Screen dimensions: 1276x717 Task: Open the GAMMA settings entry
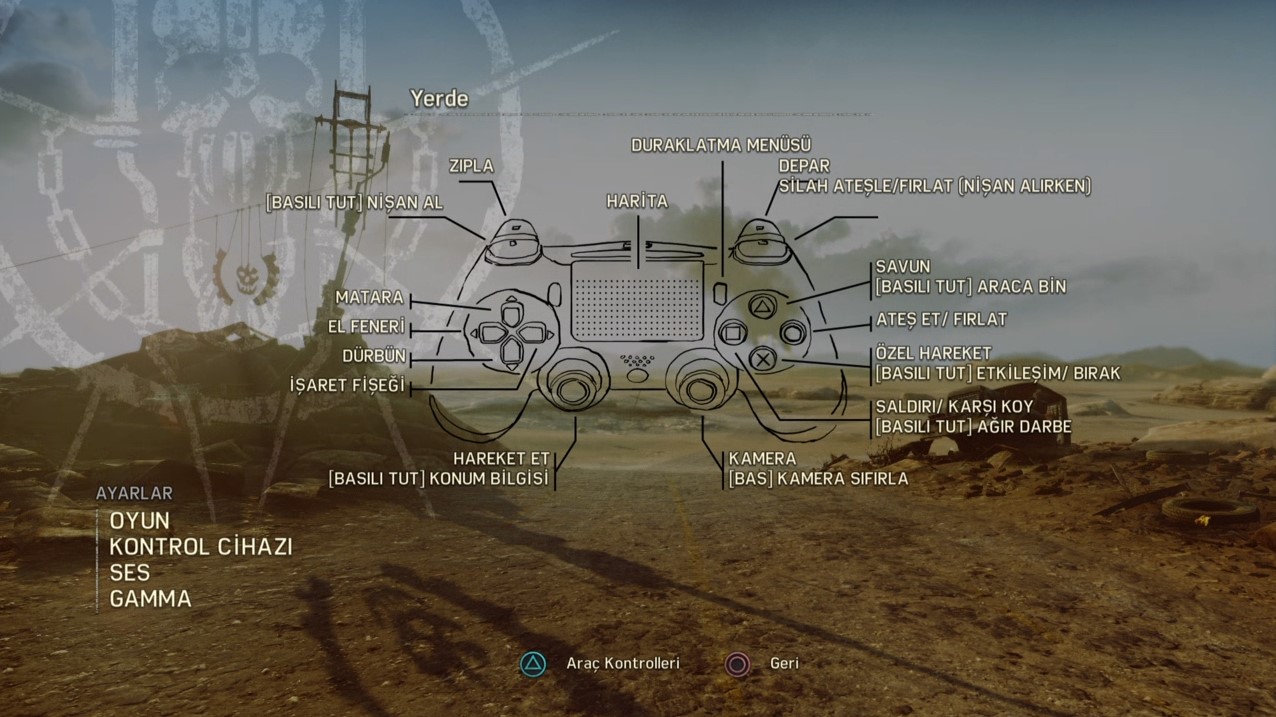click(150, 599)
